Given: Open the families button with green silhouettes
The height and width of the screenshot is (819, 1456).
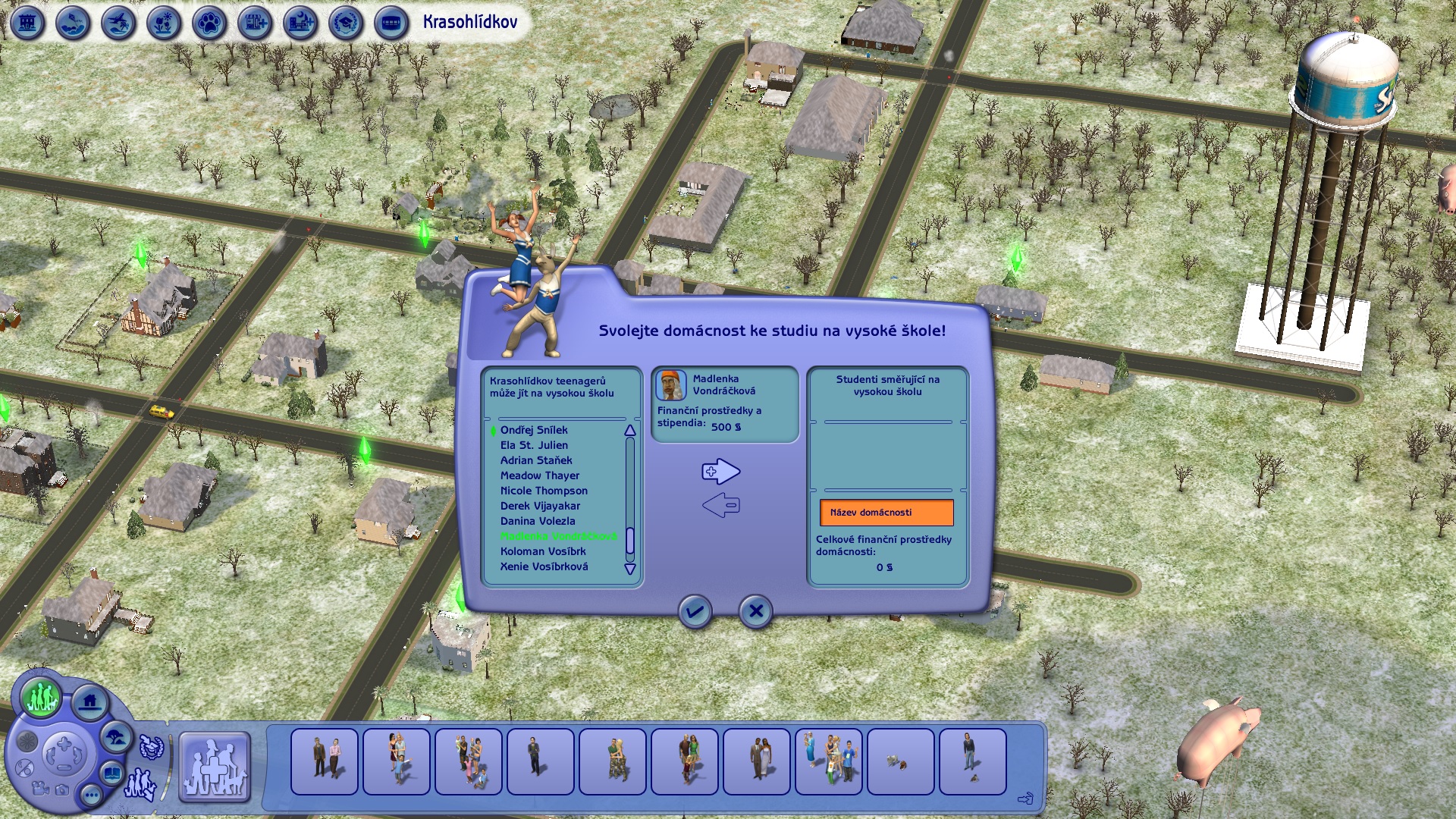Looking at the screenshot, I should (41, 696).
